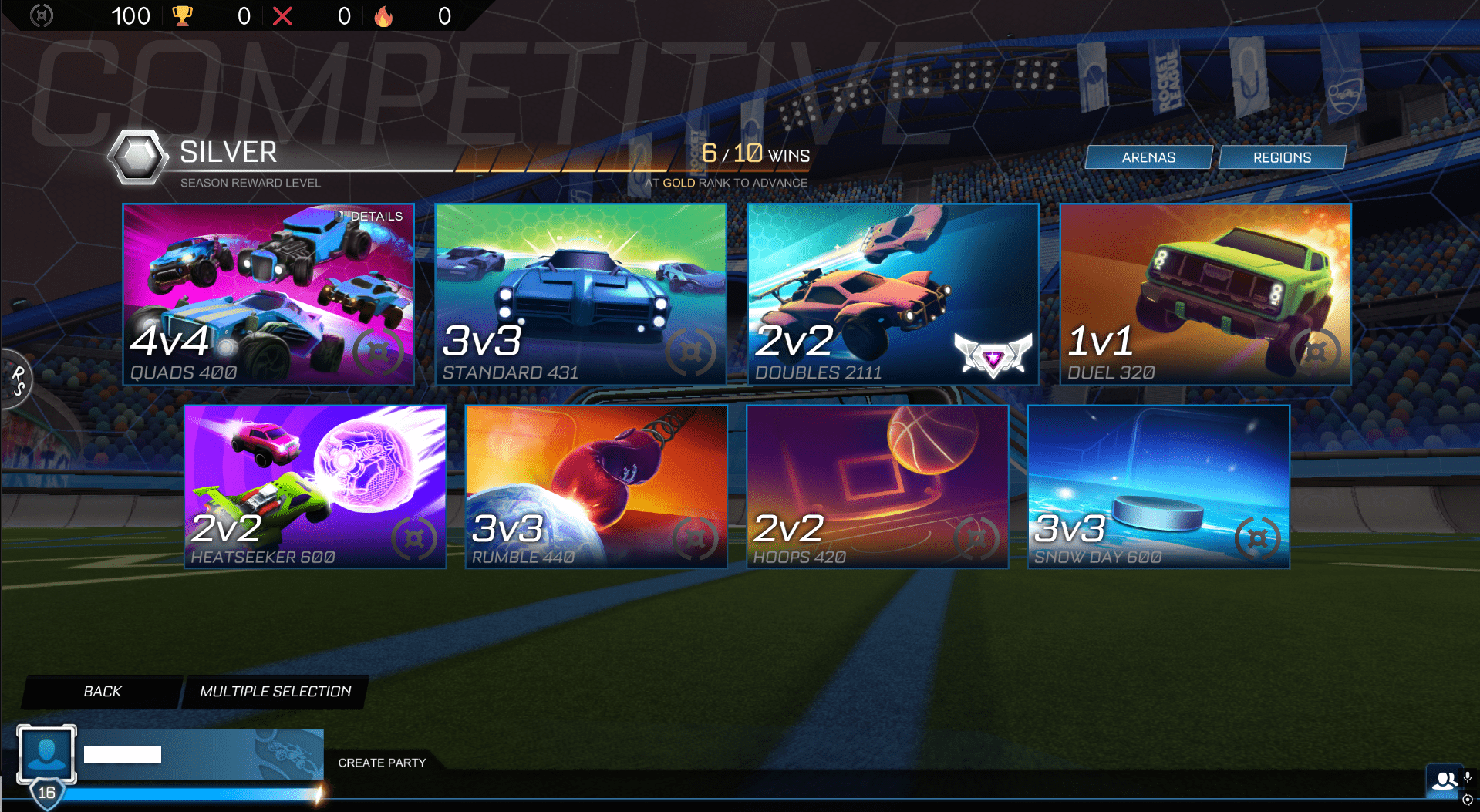
Task: Toggle selection of the 3v3 Standard playlist
Action: tap(578, 295)
